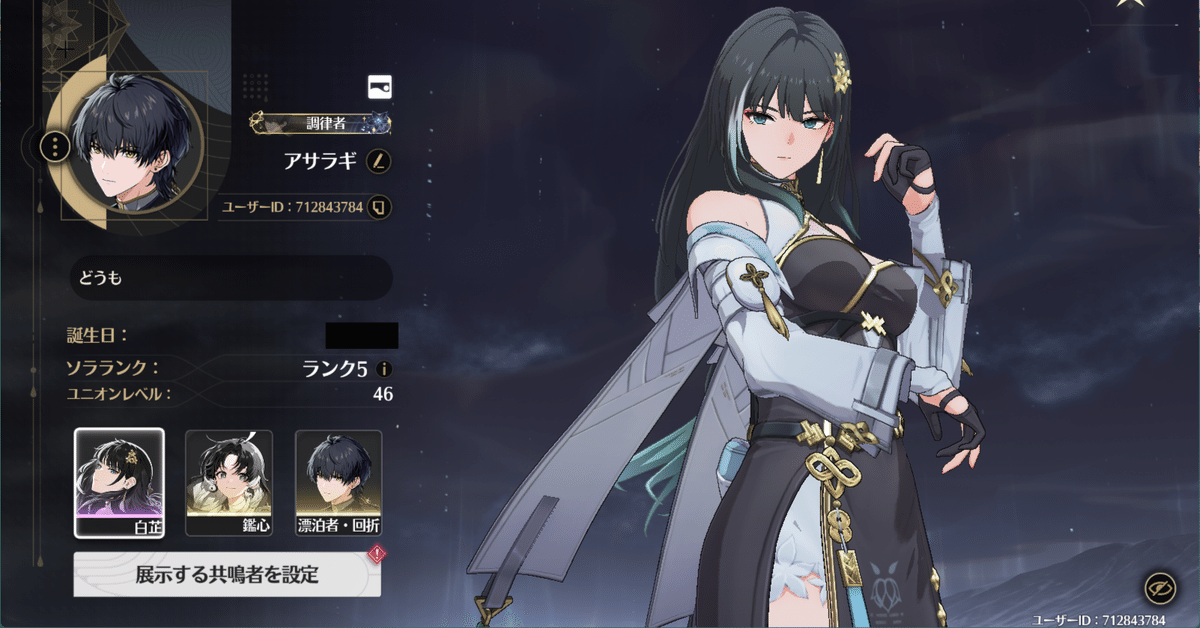Select the 鑑心 resonator tile

pos(229,483)
